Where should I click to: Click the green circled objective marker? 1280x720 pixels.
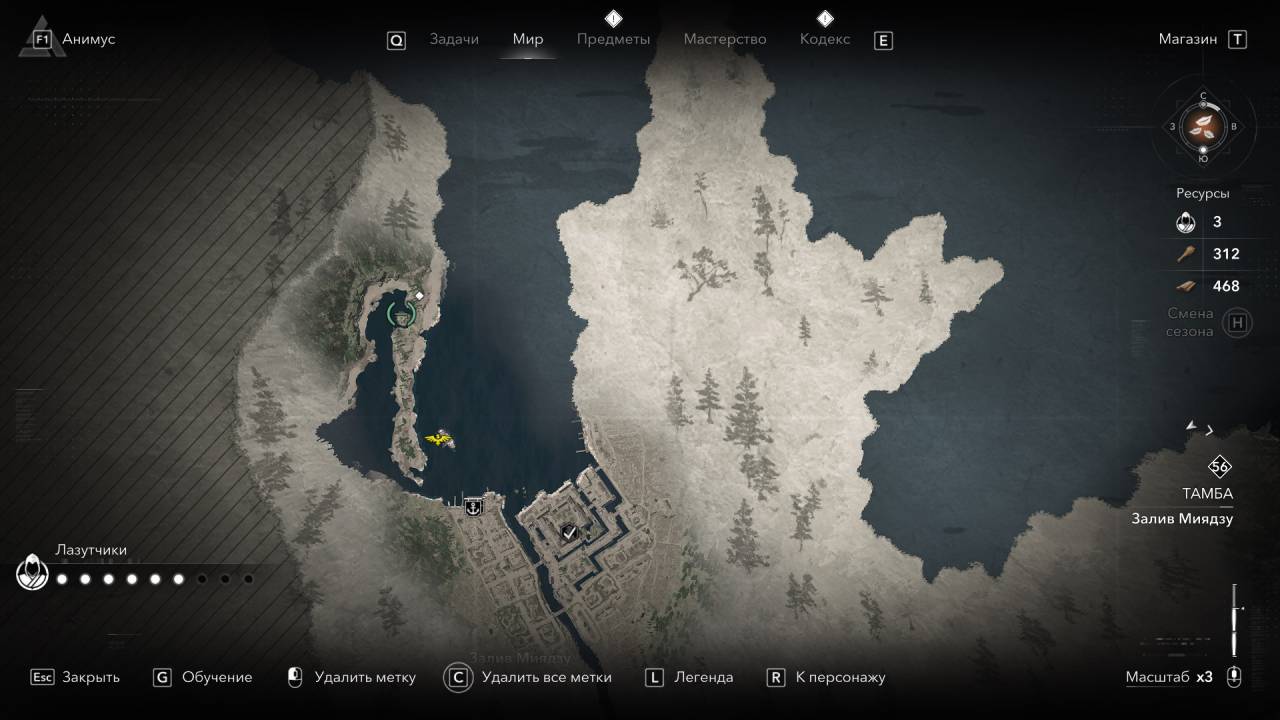point(401,315)
